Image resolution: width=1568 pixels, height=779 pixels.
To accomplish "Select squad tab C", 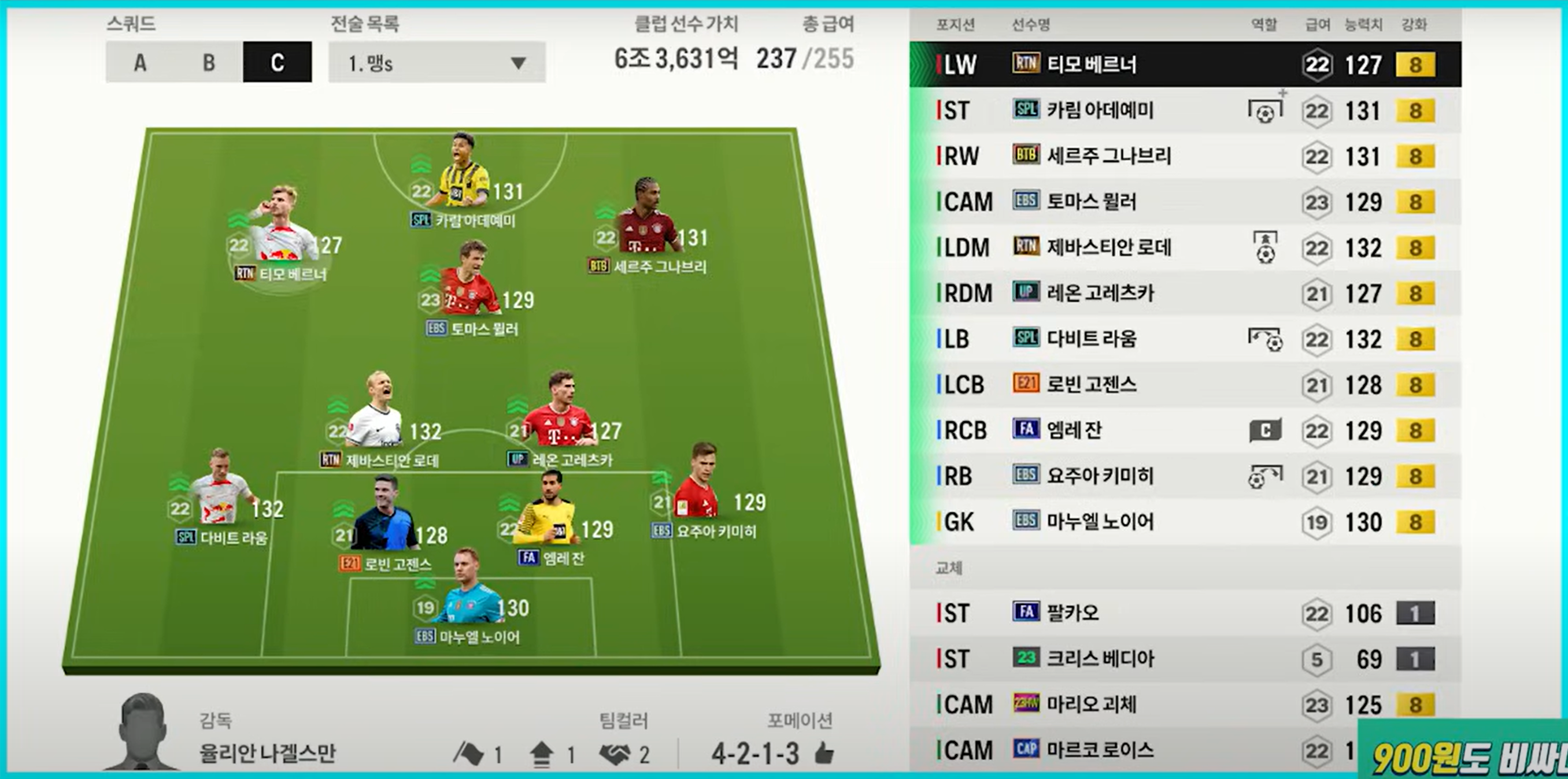I will click(x=278, y=62).
